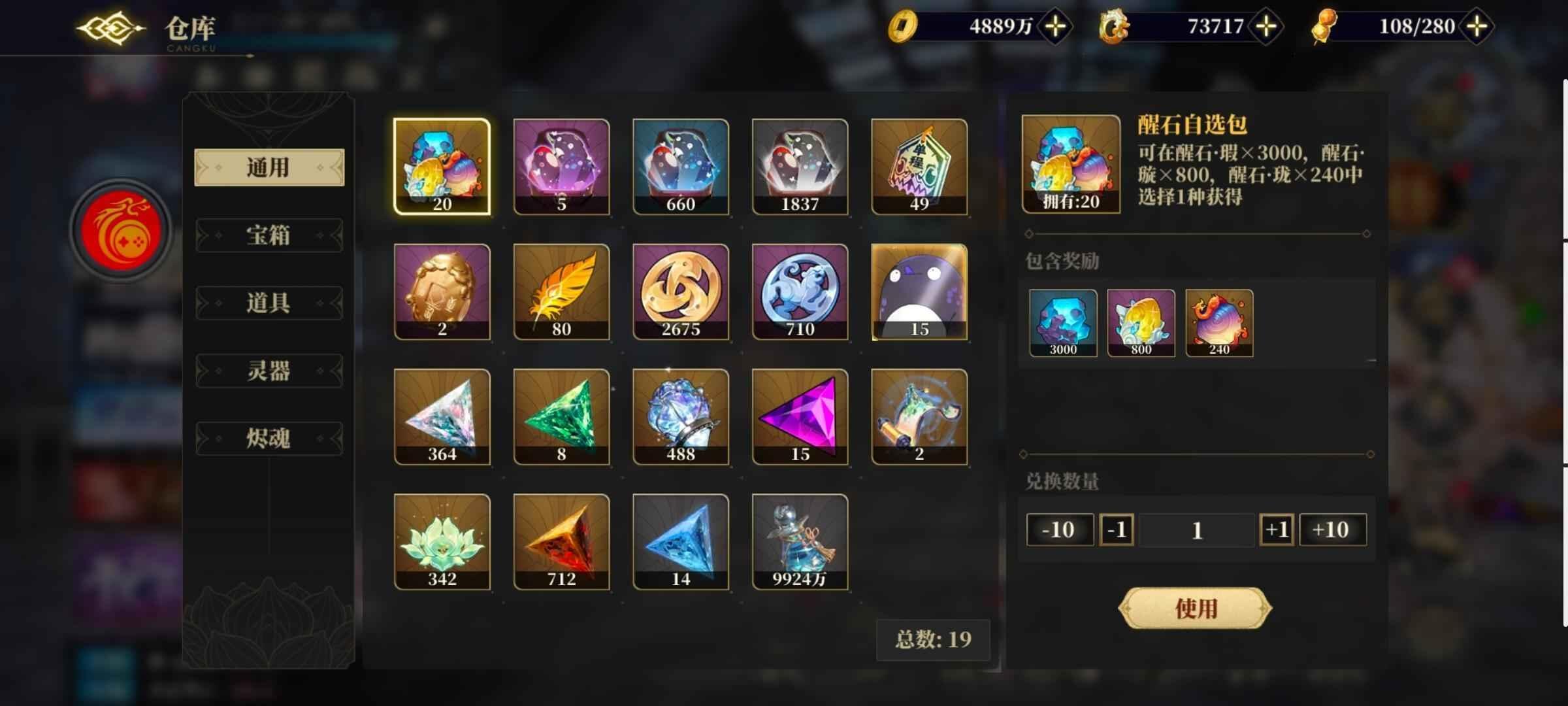
Task: Select the 醒石·瑕 reward showing 3000
Action: pos(1062,322)
